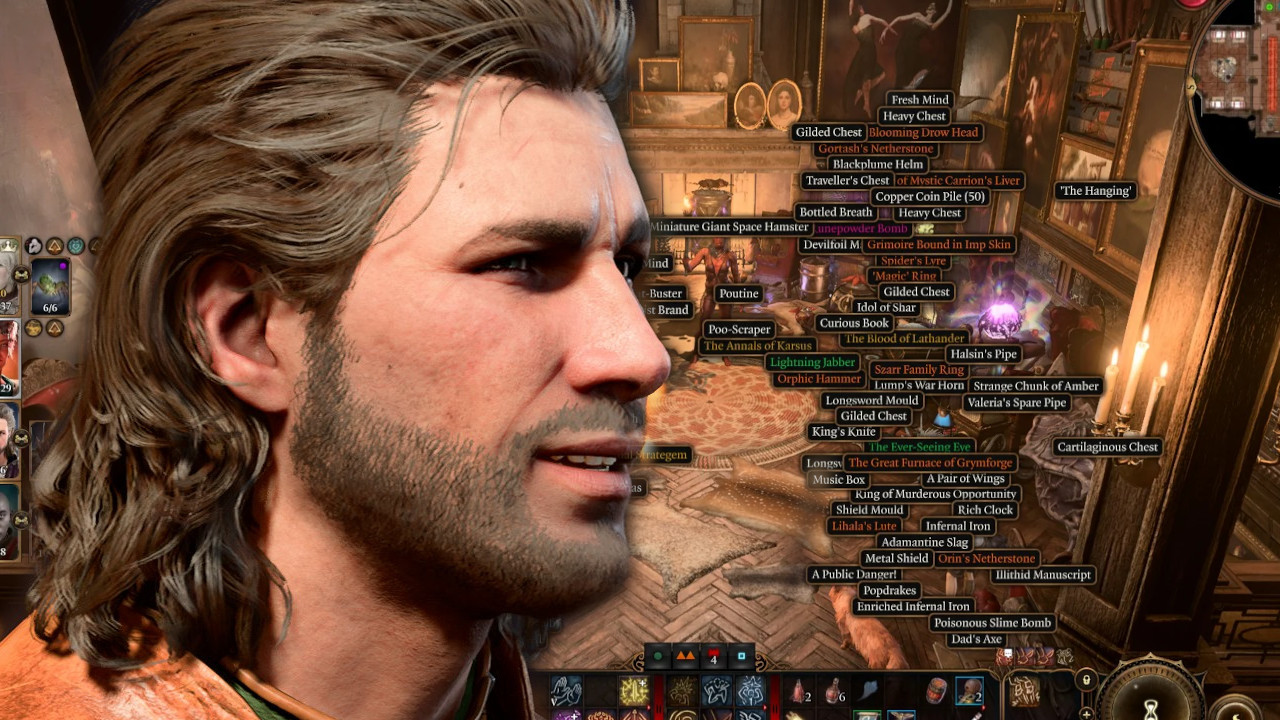Expand the hotbar using the plus button
Image resolution: width=1280 pixels, height=720 pixels.
1087,714
